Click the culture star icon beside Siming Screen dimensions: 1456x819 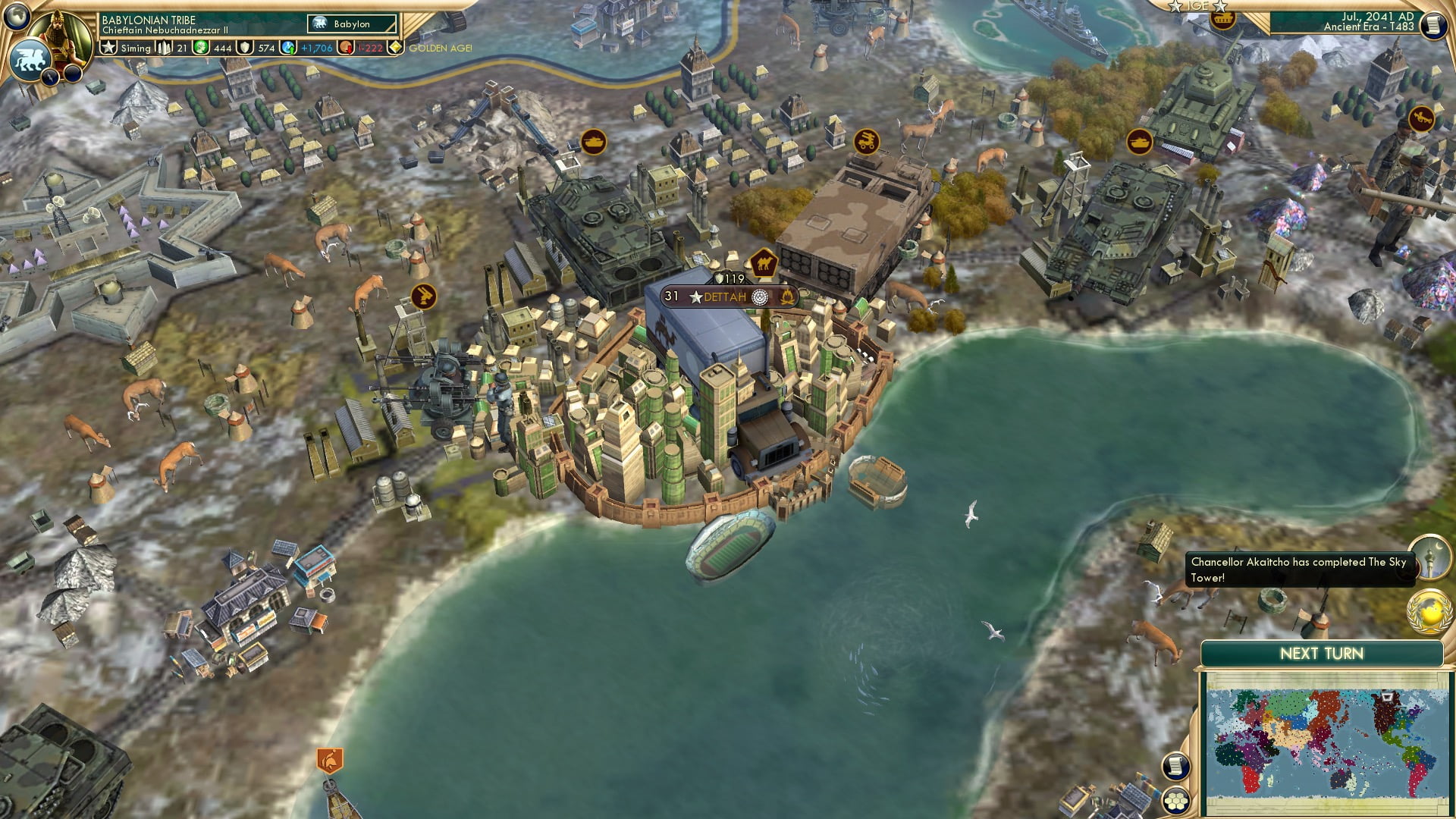pyautogui.click(x=108, y=47)
